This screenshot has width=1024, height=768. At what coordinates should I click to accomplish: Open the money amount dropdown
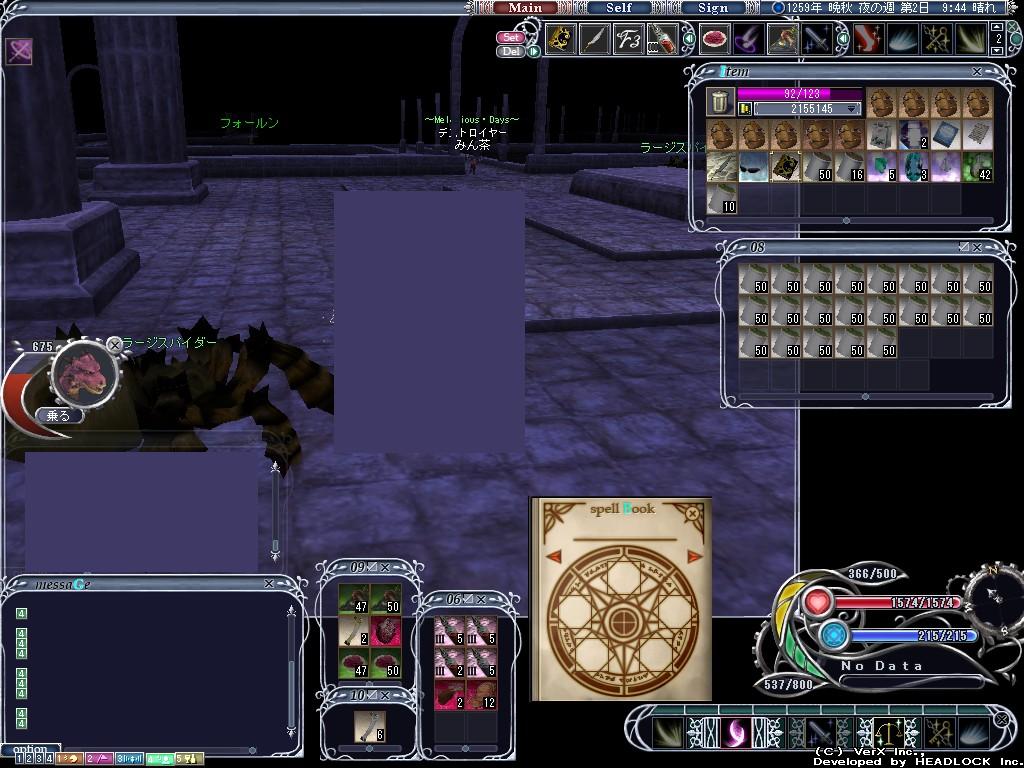pos(852,109)
